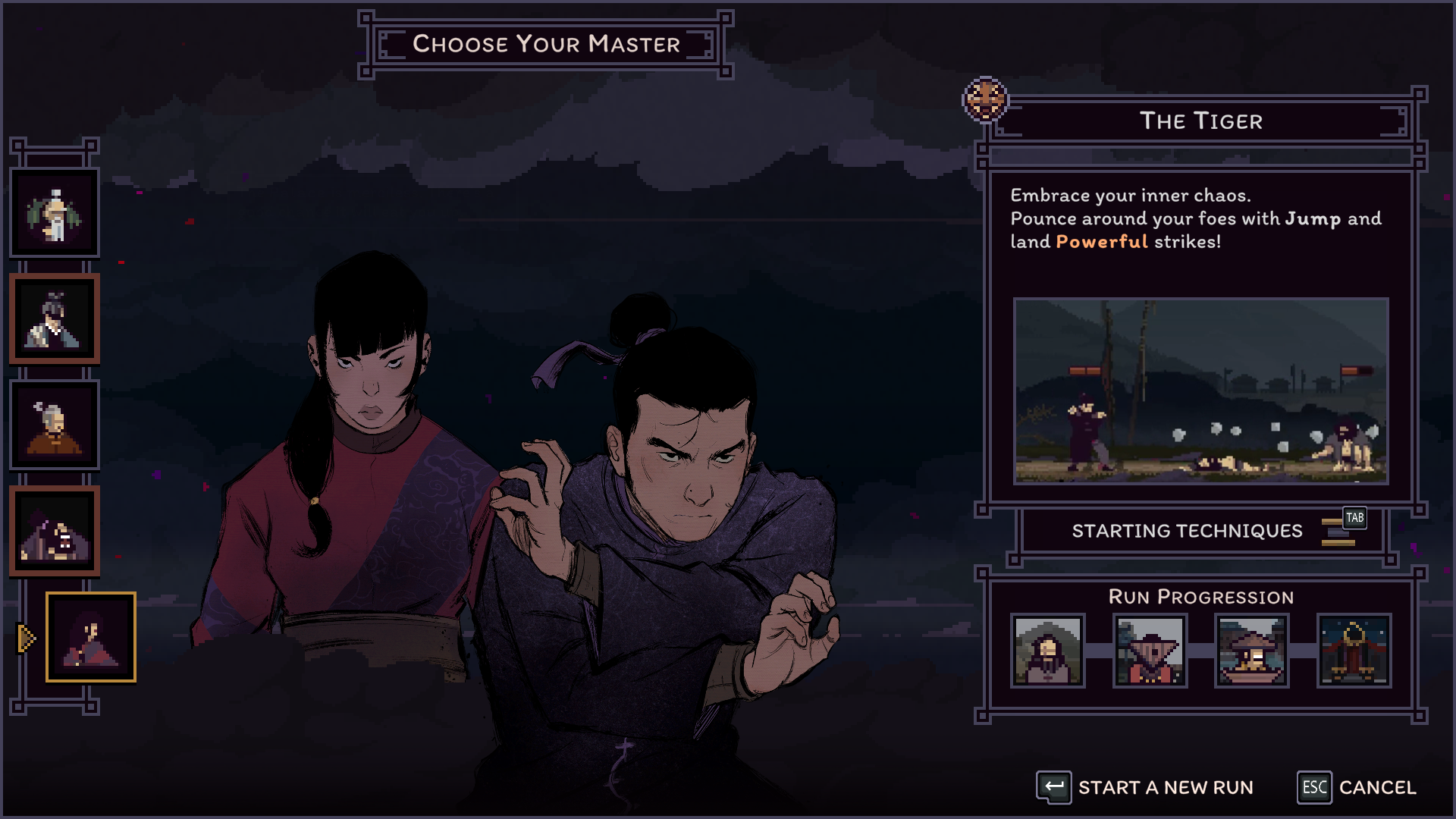Cancel master selection
1456x819 pixels.
coord(1357,788)
